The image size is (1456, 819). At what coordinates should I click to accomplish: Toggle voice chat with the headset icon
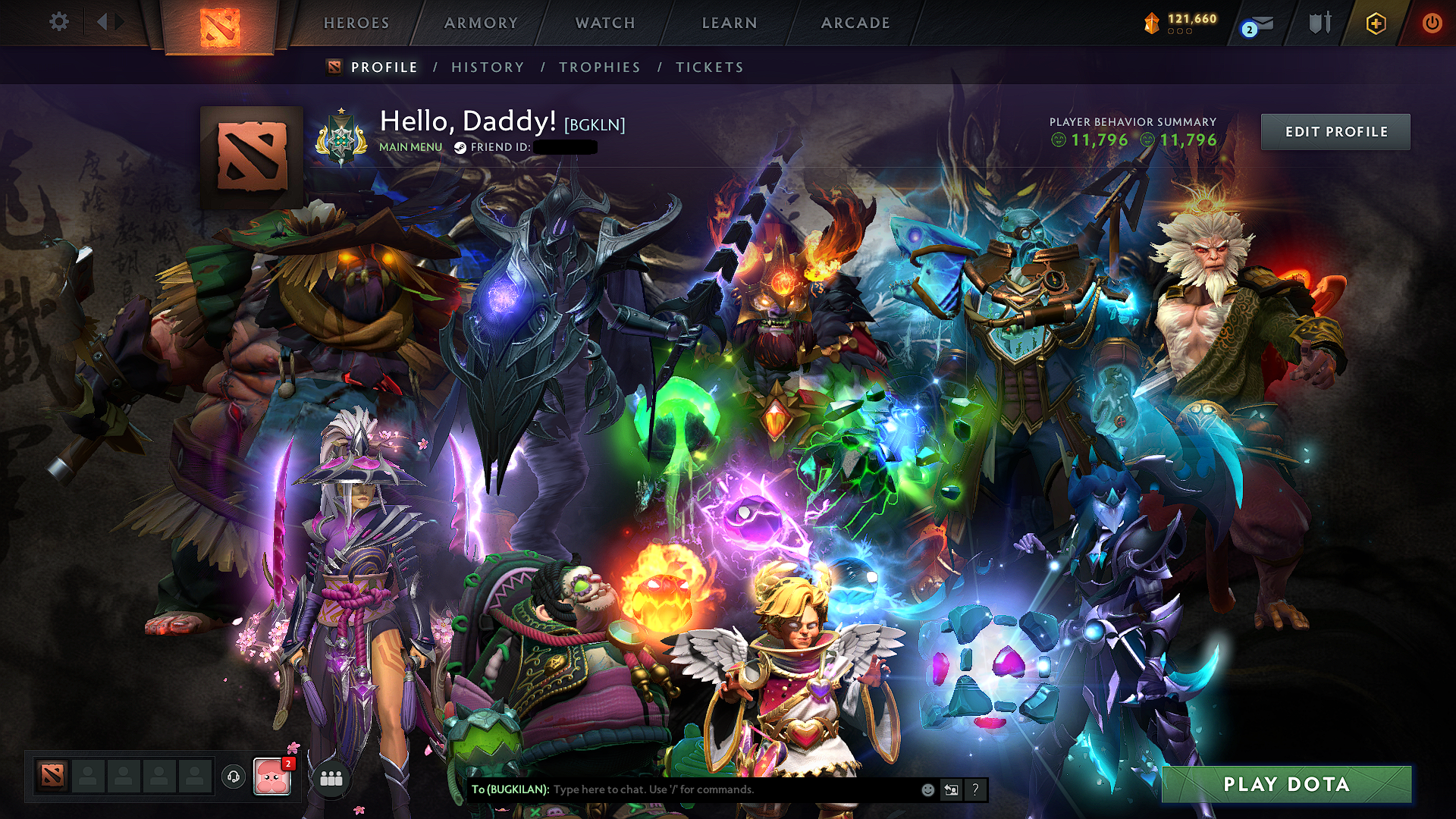235,777
